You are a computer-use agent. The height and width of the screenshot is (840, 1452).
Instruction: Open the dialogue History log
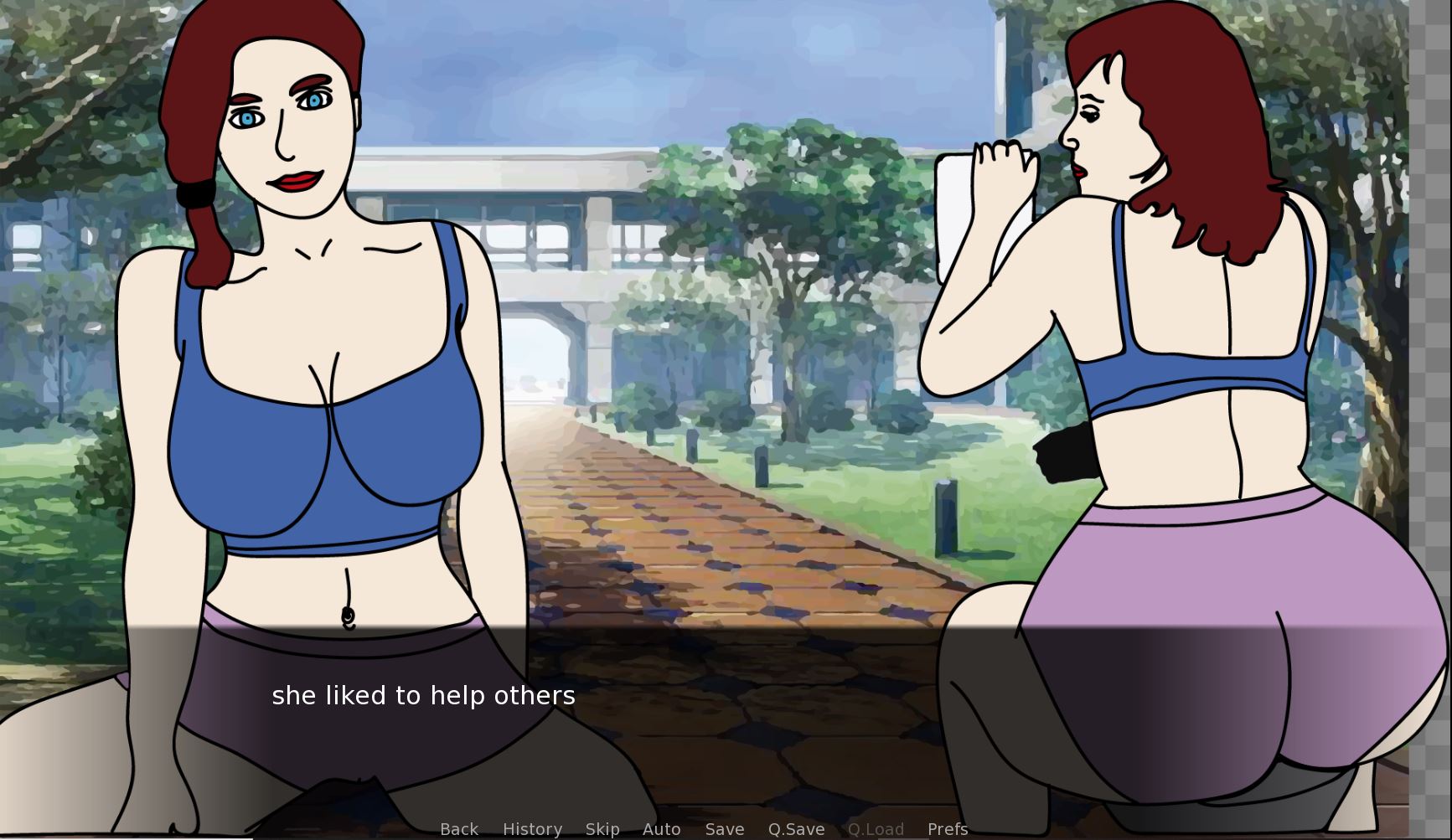tap(532, 828)
